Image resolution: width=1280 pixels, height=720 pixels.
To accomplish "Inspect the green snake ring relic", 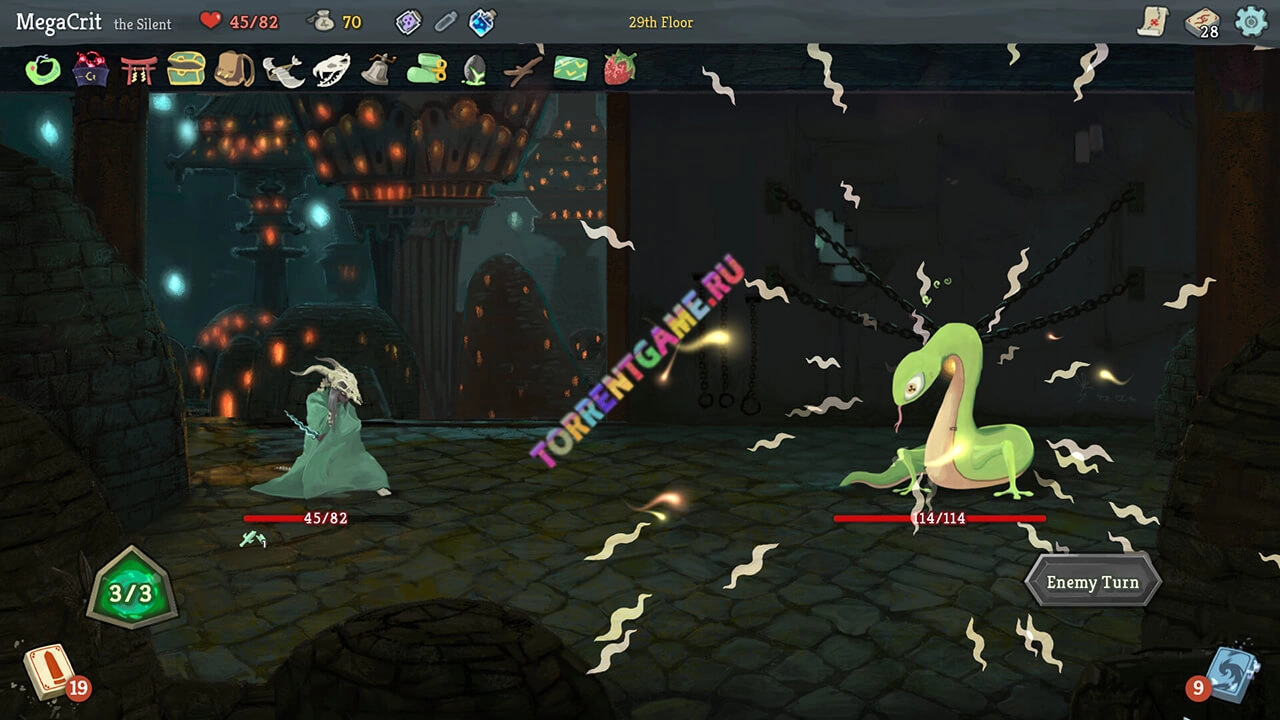I will click(43, 70).
